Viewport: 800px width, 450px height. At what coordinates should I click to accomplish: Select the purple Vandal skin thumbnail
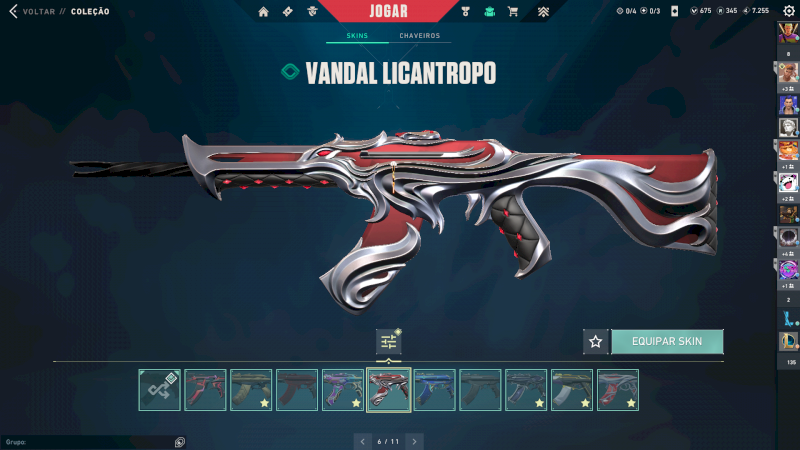[343, 390]
